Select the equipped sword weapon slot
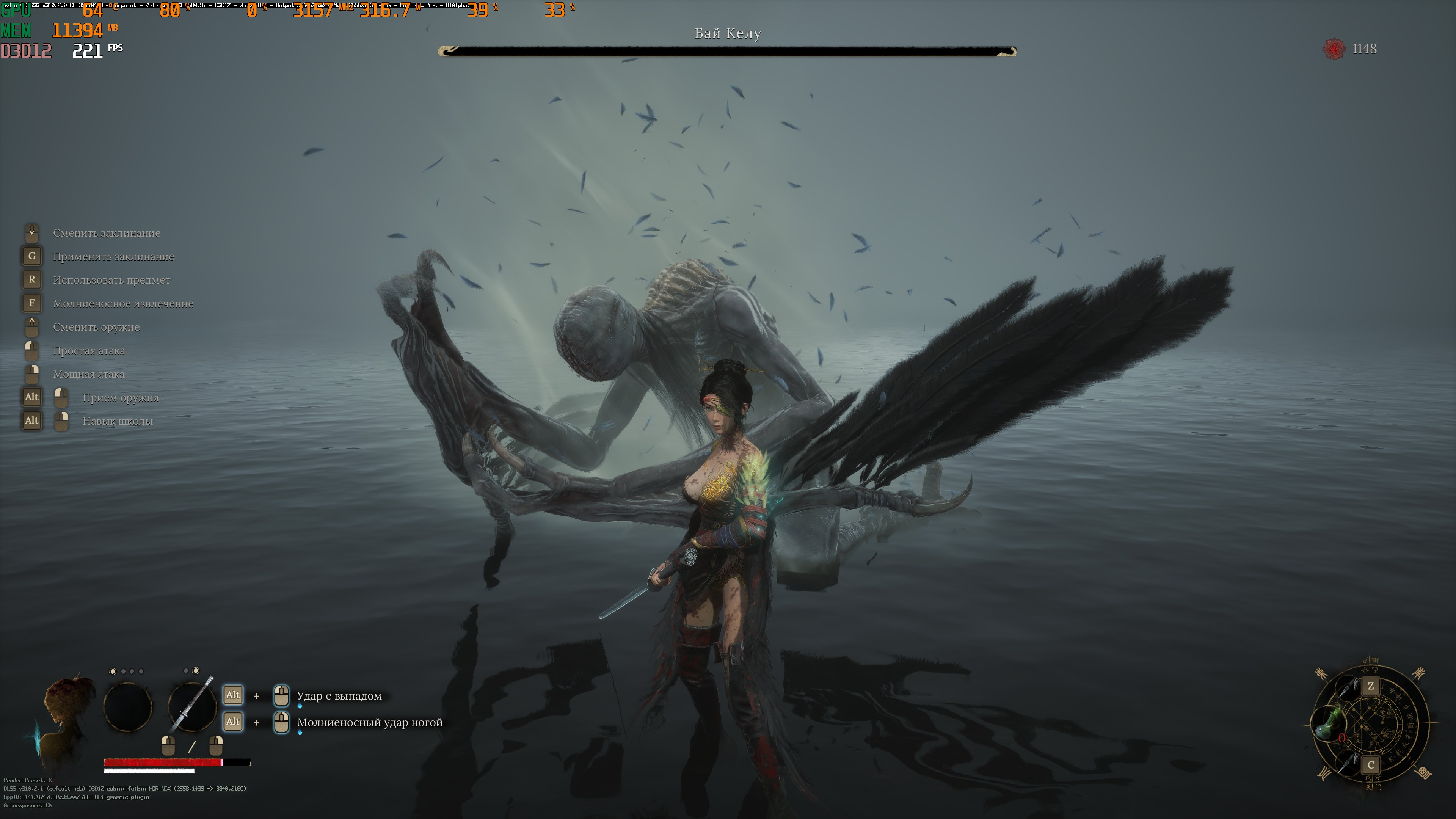The image size is (1456, 819). [192, 706]
